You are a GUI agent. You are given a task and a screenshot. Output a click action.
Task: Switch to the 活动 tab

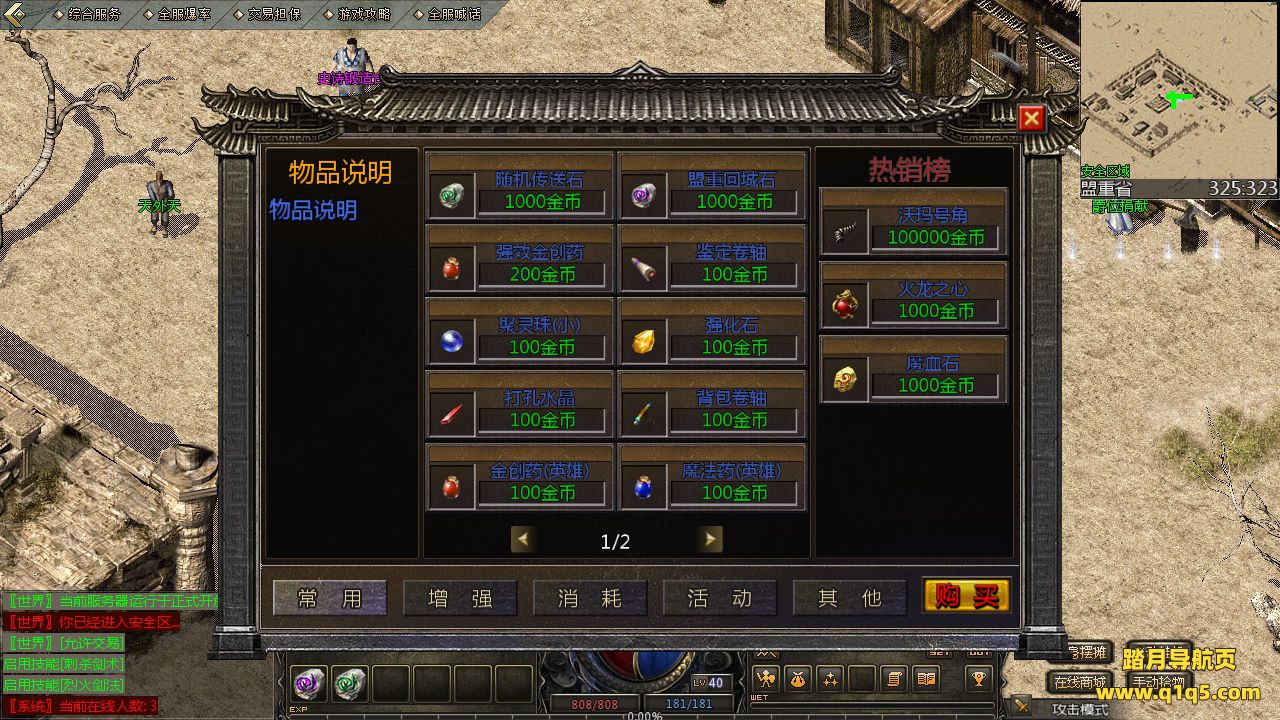(720, 598)
